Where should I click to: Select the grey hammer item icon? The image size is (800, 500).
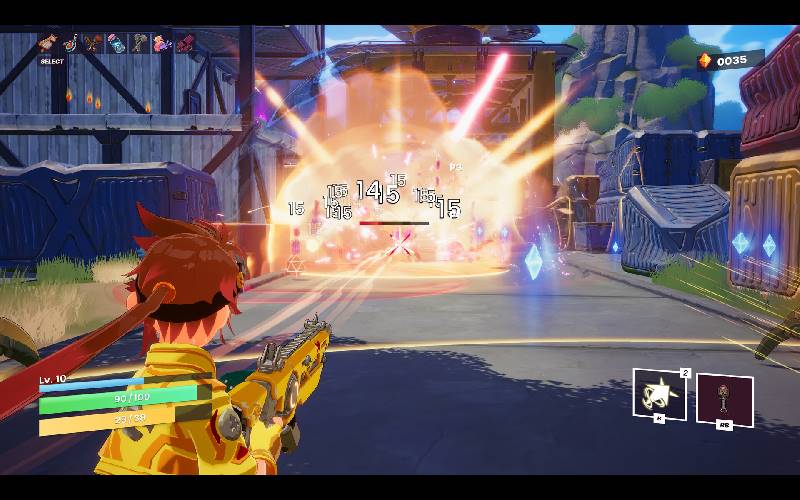click(139, 43)
